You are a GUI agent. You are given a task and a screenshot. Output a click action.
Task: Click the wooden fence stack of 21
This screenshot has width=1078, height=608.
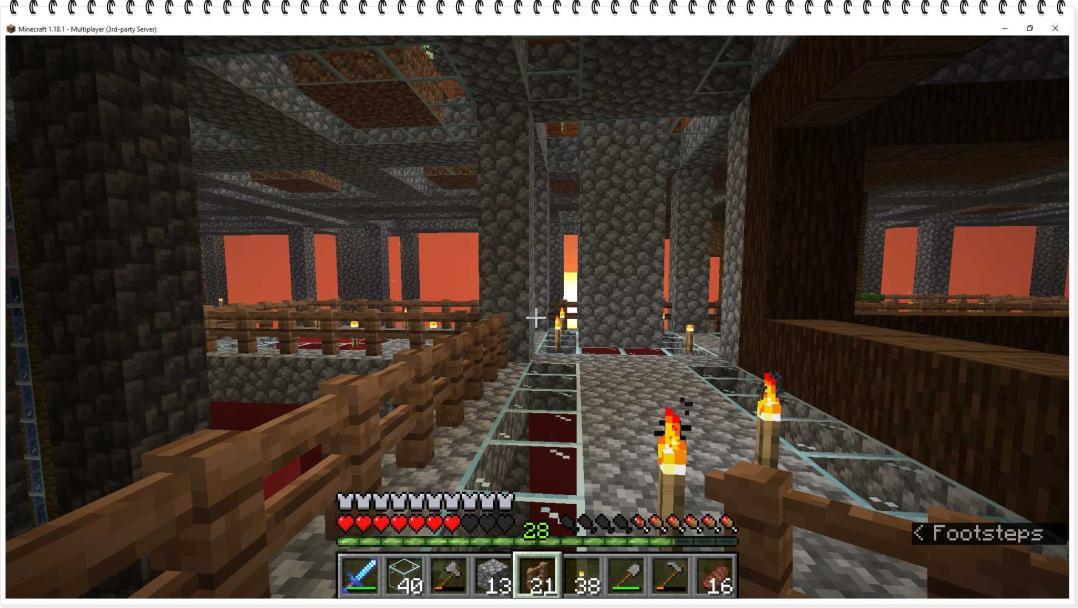(x=538, y=575)
